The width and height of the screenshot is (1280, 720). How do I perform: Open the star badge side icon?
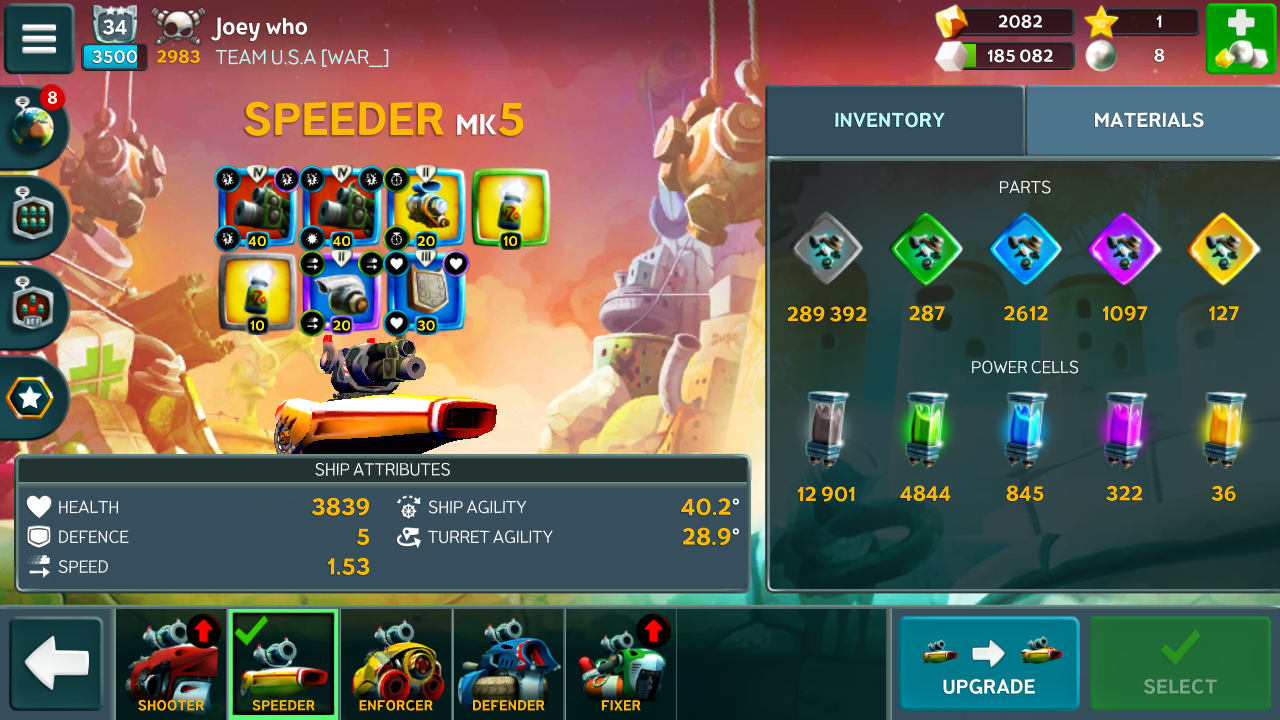pyautogui.click(x=31, y=399)
